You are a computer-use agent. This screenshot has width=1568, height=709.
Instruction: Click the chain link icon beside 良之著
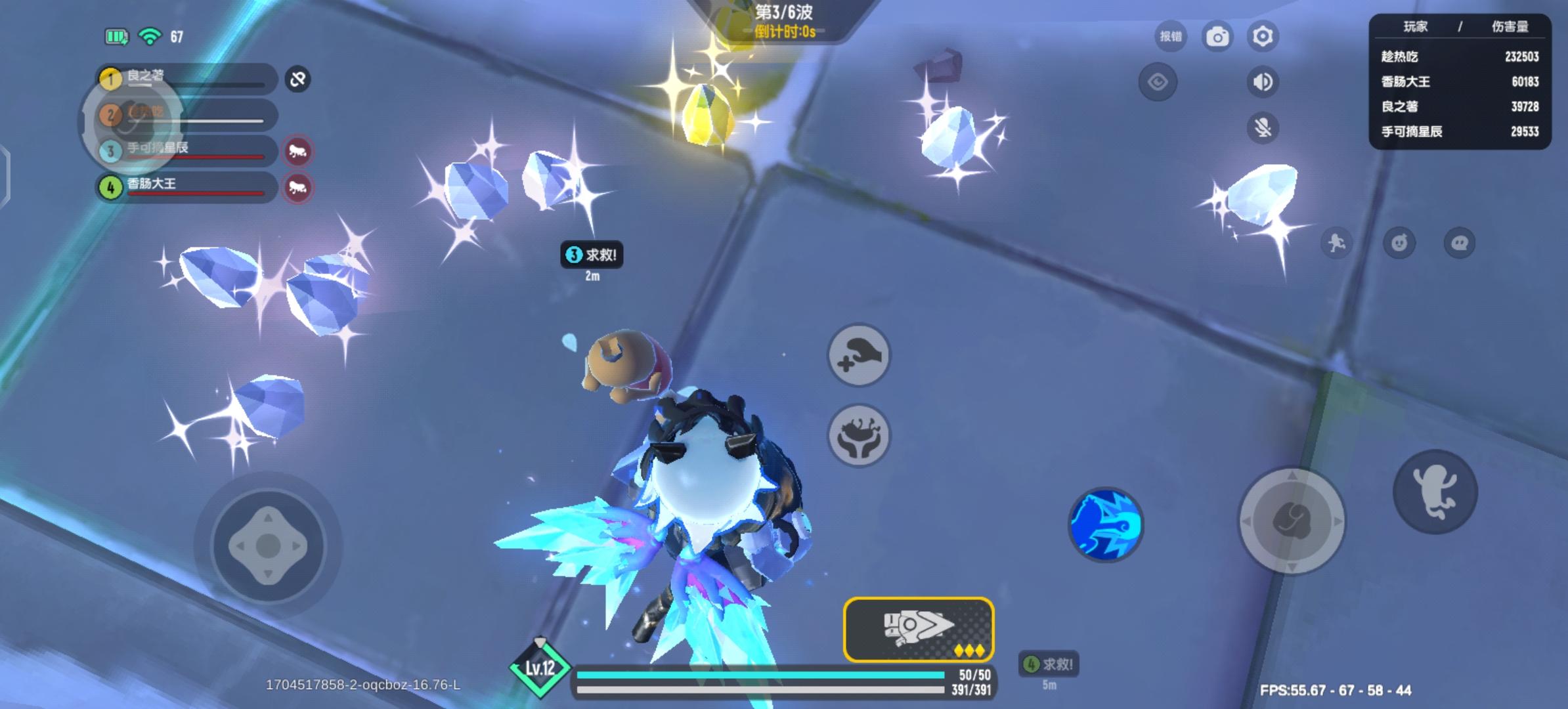(x=297, y=80)
